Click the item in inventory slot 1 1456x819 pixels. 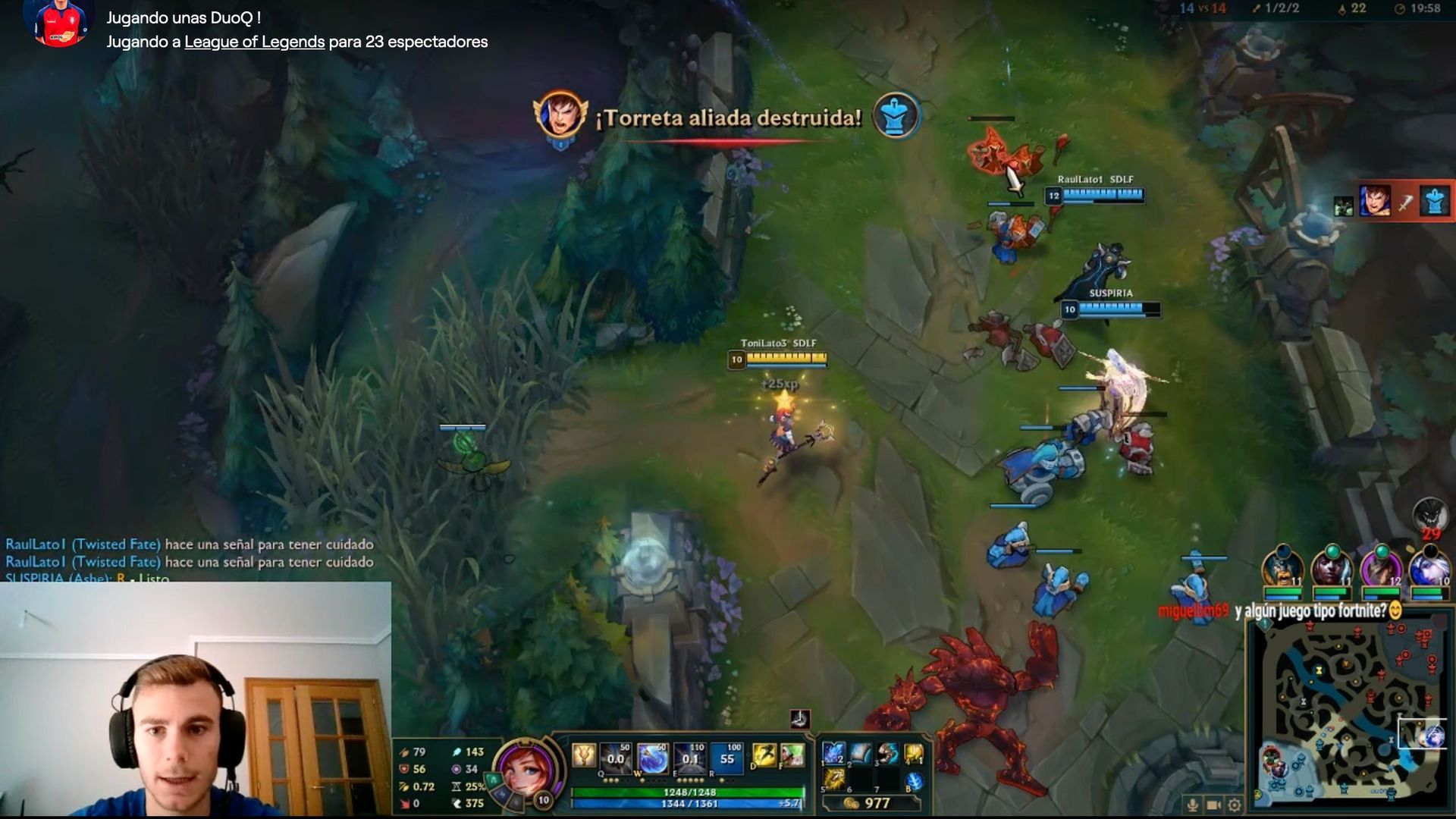coord(833,754)
